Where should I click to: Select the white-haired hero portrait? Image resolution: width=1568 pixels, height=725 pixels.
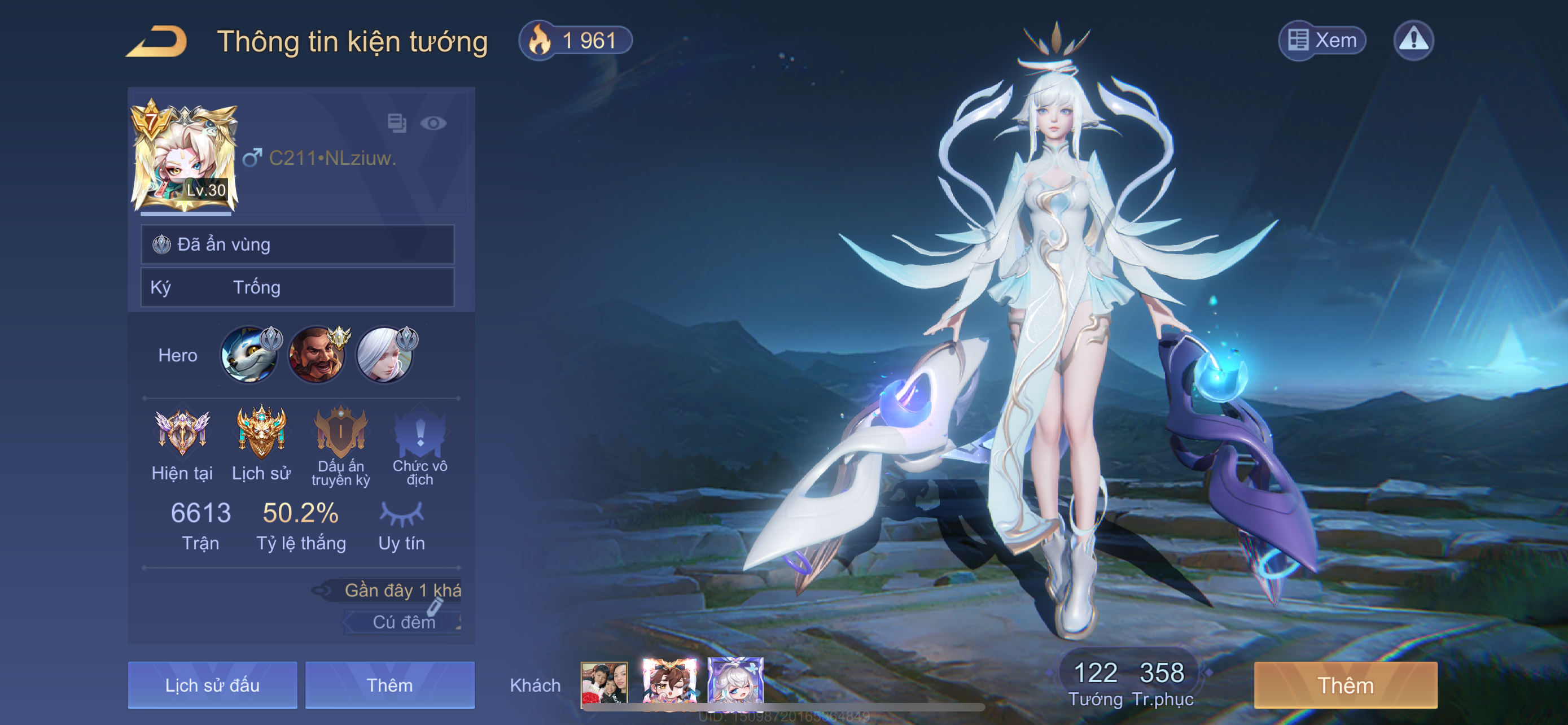coord(385,355)
